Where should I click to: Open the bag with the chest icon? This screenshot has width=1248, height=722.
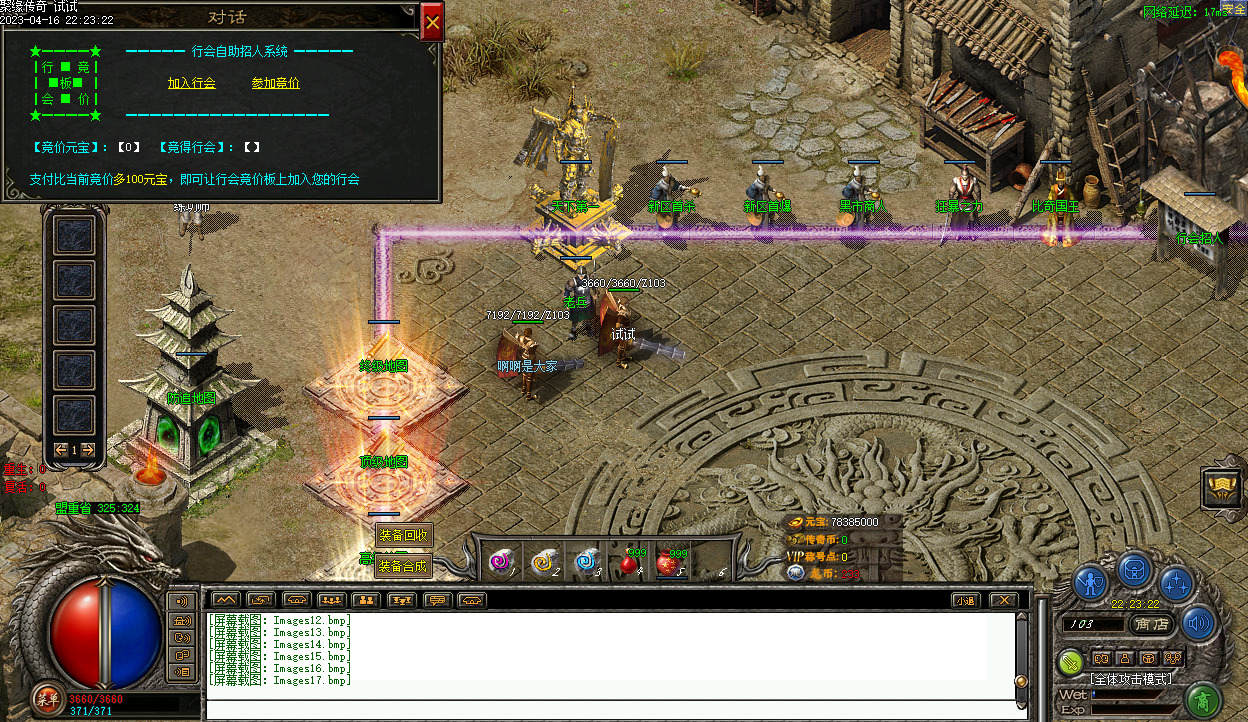click(x=1135, y=570)
